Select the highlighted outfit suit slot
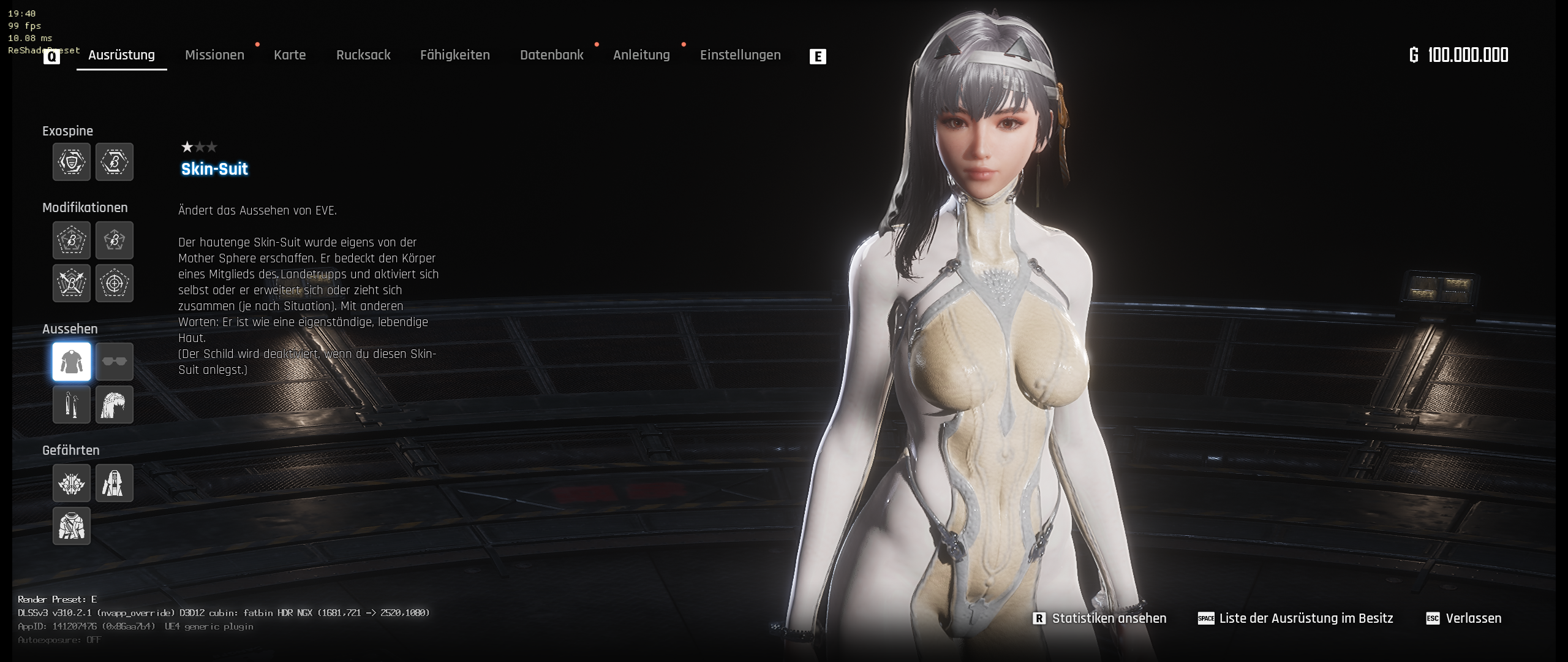1568x662 pixels. [x=72, y=362]
